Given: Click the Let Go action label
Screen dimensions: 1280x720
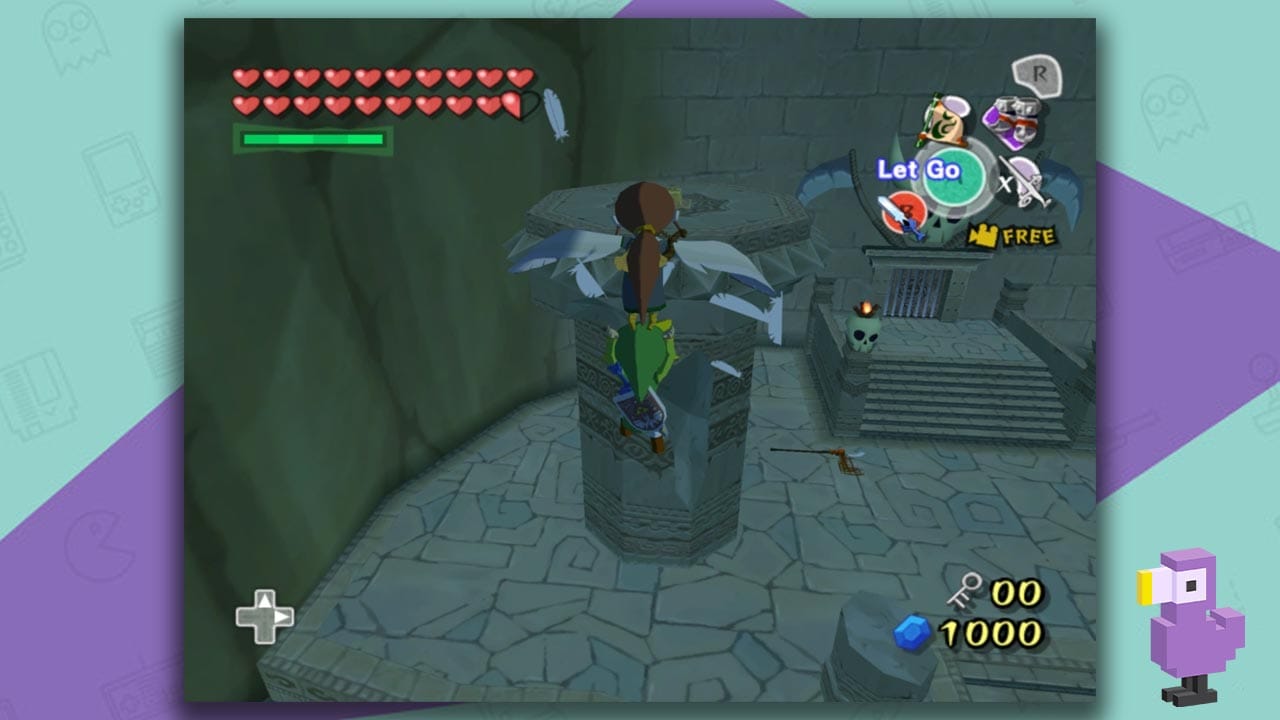Looking at the screenshot, I should click(919, 168).
